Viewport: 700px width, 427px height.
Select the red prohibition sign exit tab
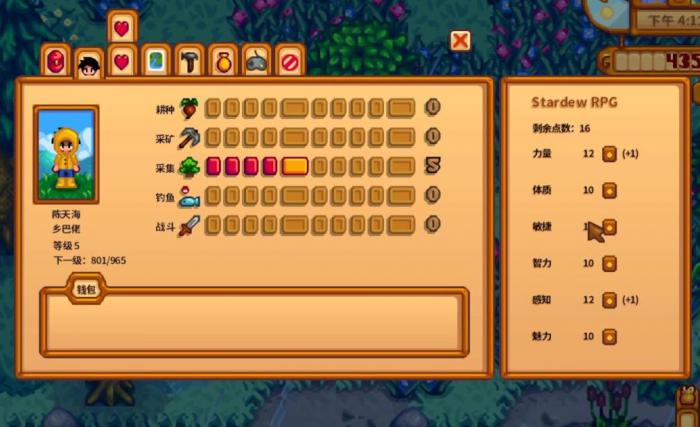pos(289,62)
